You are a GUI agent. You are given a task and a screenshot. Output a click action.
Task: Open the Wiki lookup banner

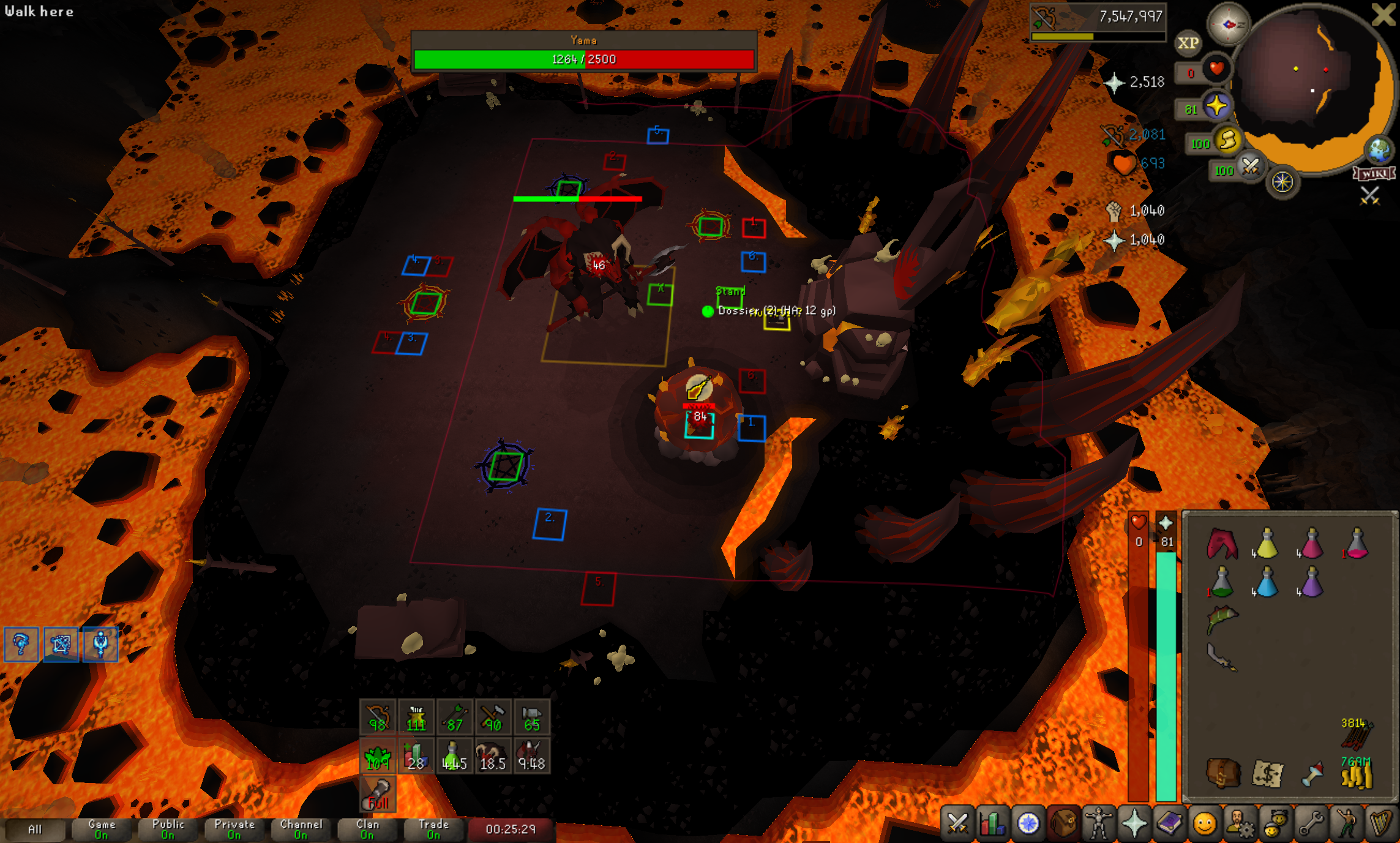coord(1375,174)
